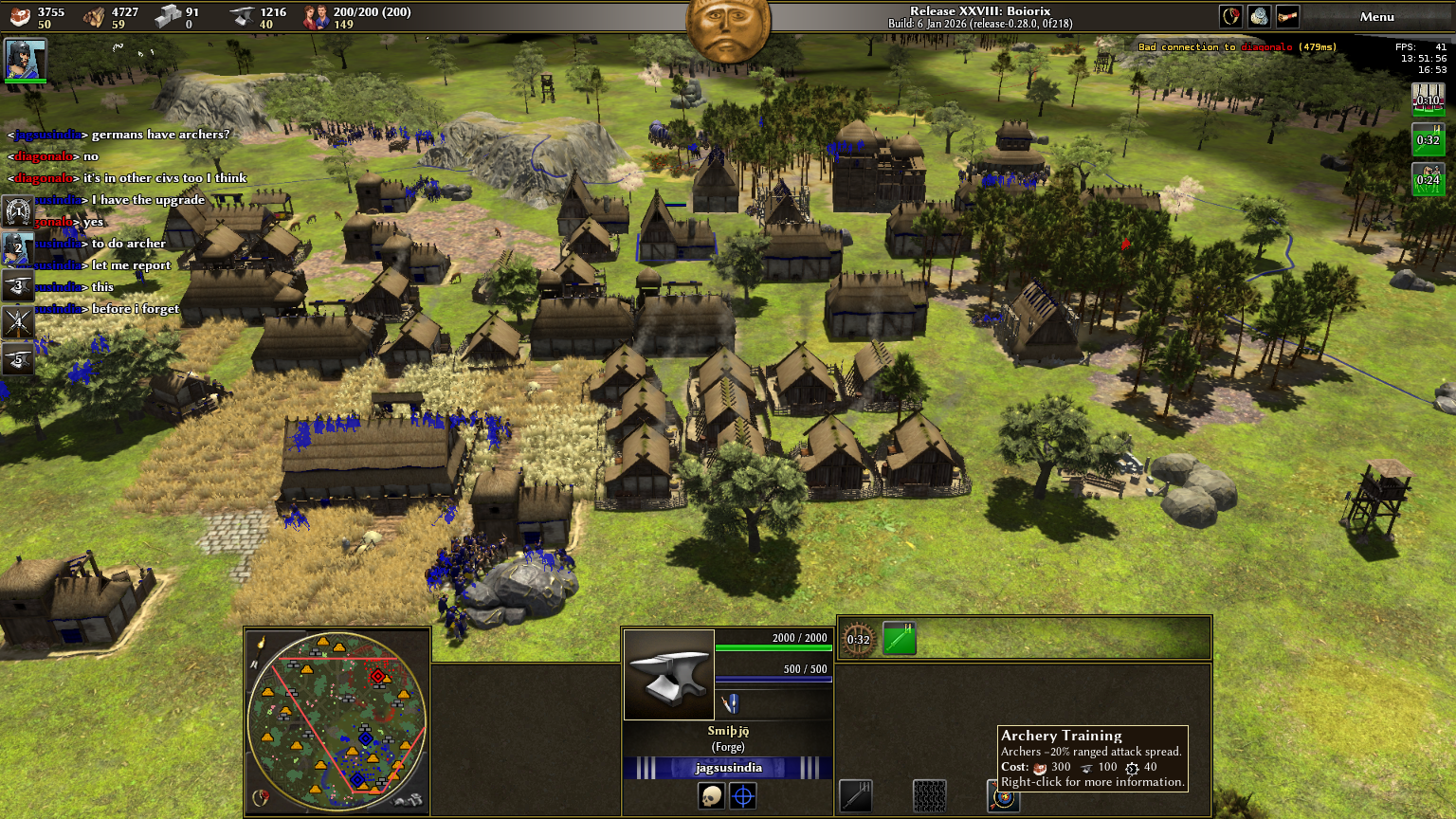Open the objectives scroll icon
This screenshot has width=1456, height=819.
coord(1287,16)
